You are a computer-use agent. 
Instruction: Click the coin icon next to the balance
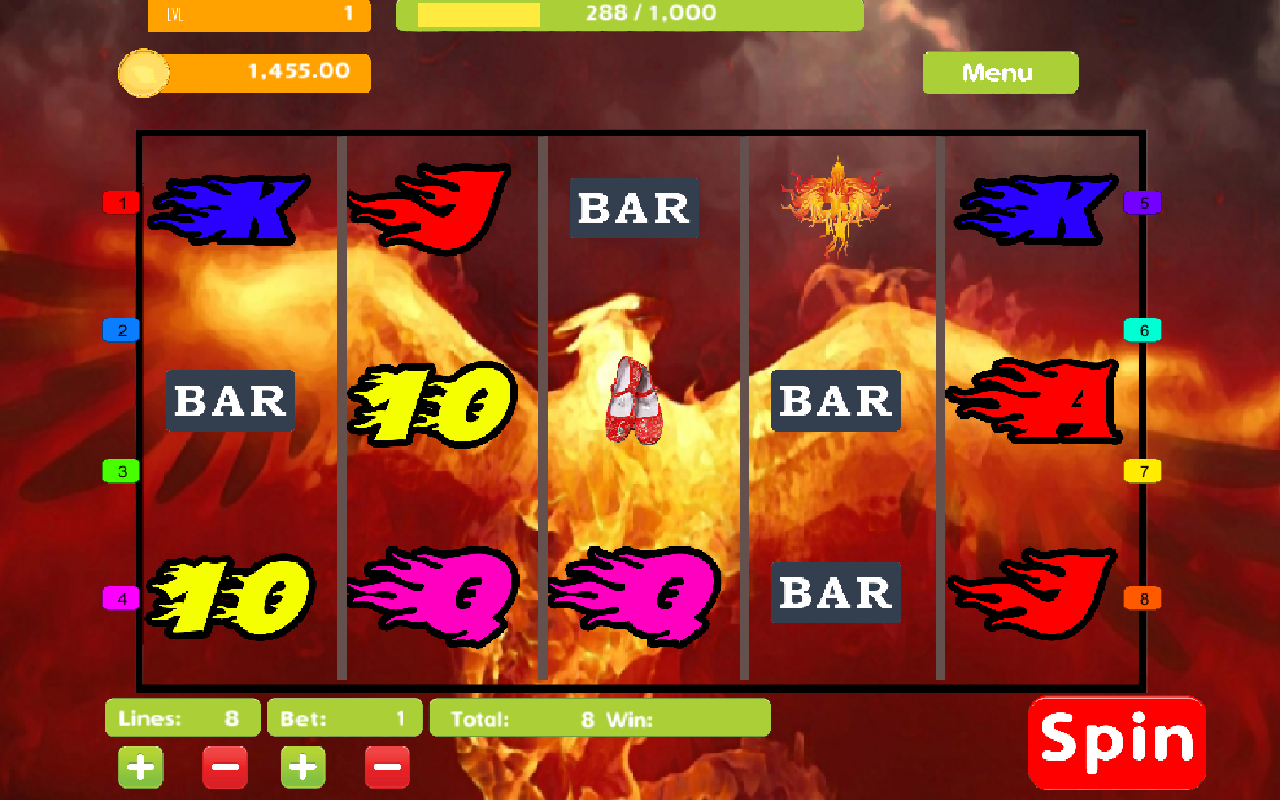(x=143, y=72)
